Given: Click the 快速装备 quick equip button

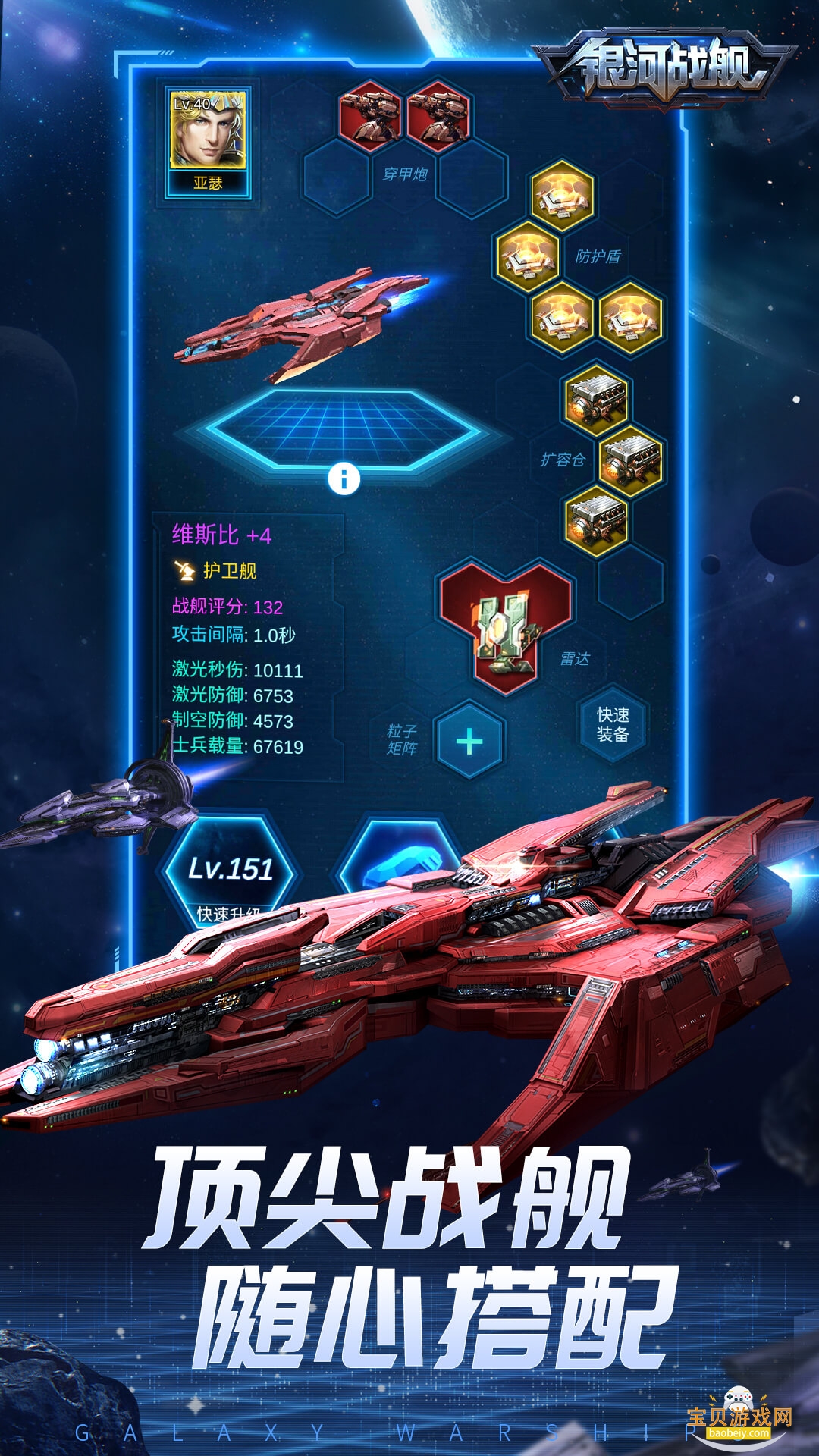Looking at the screenshot, I should point(613,725).
